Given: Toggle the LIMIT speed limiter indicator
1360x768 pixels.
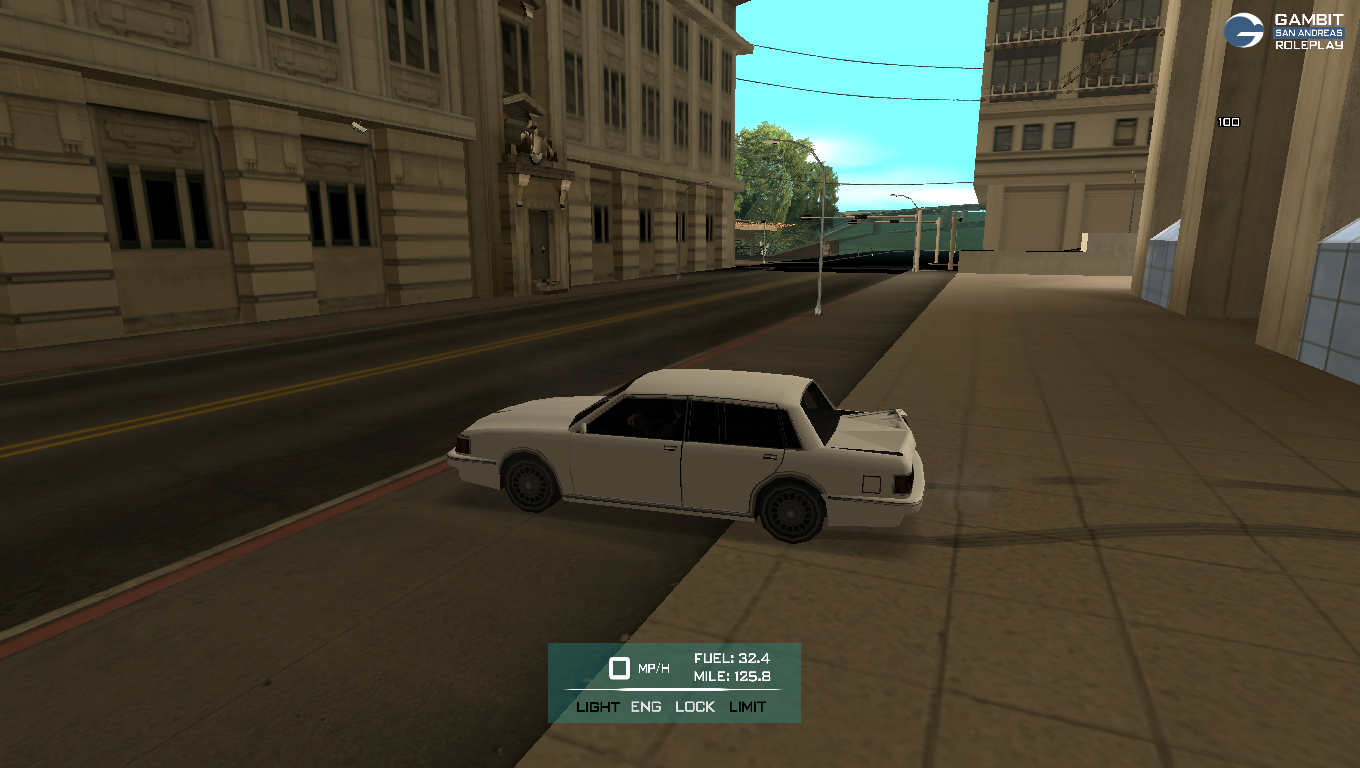Looking at the screenshot, I should (747, 707).
